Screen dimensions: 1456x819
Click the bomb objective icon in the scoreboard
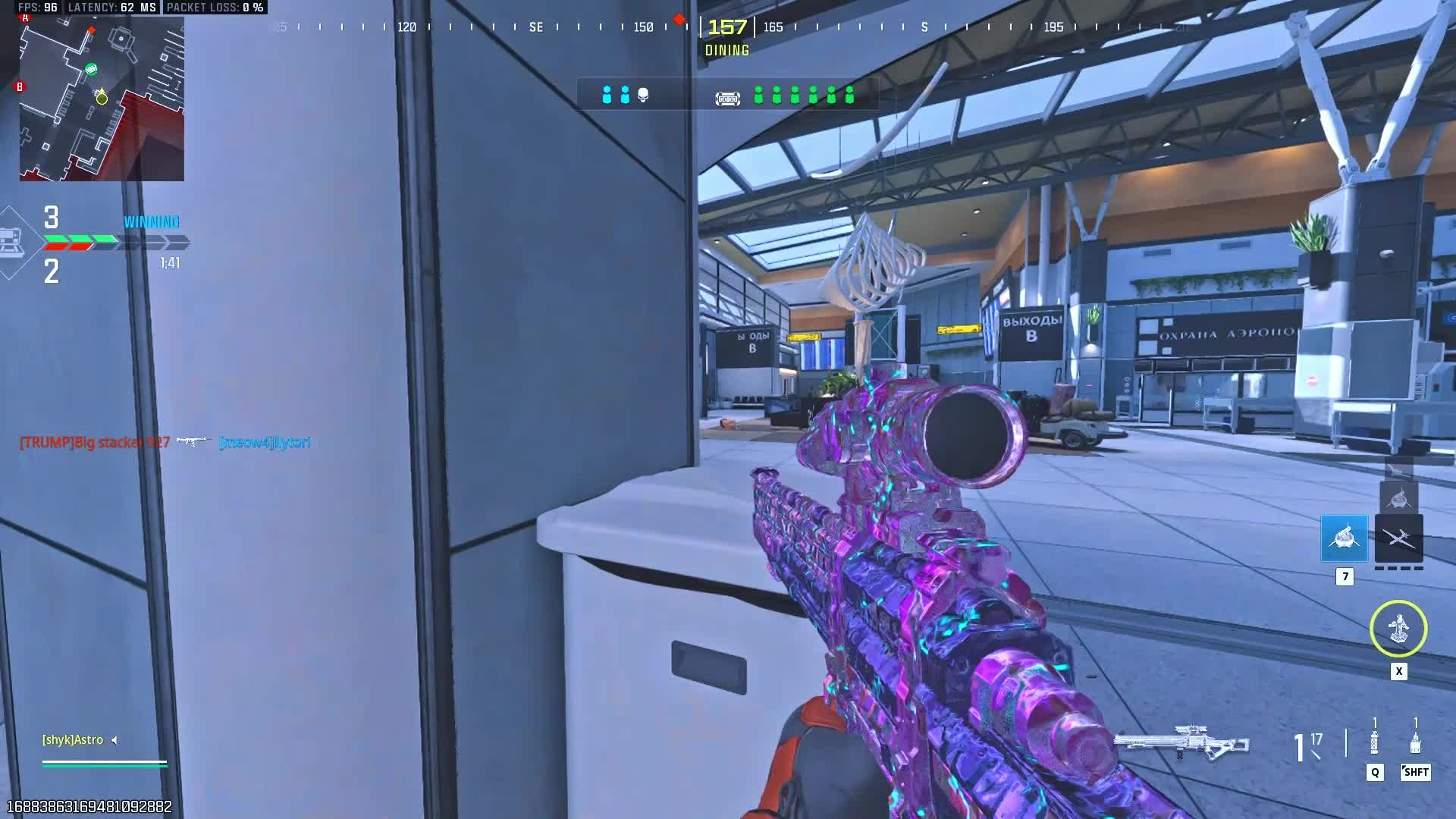click(x=727, y=98)
